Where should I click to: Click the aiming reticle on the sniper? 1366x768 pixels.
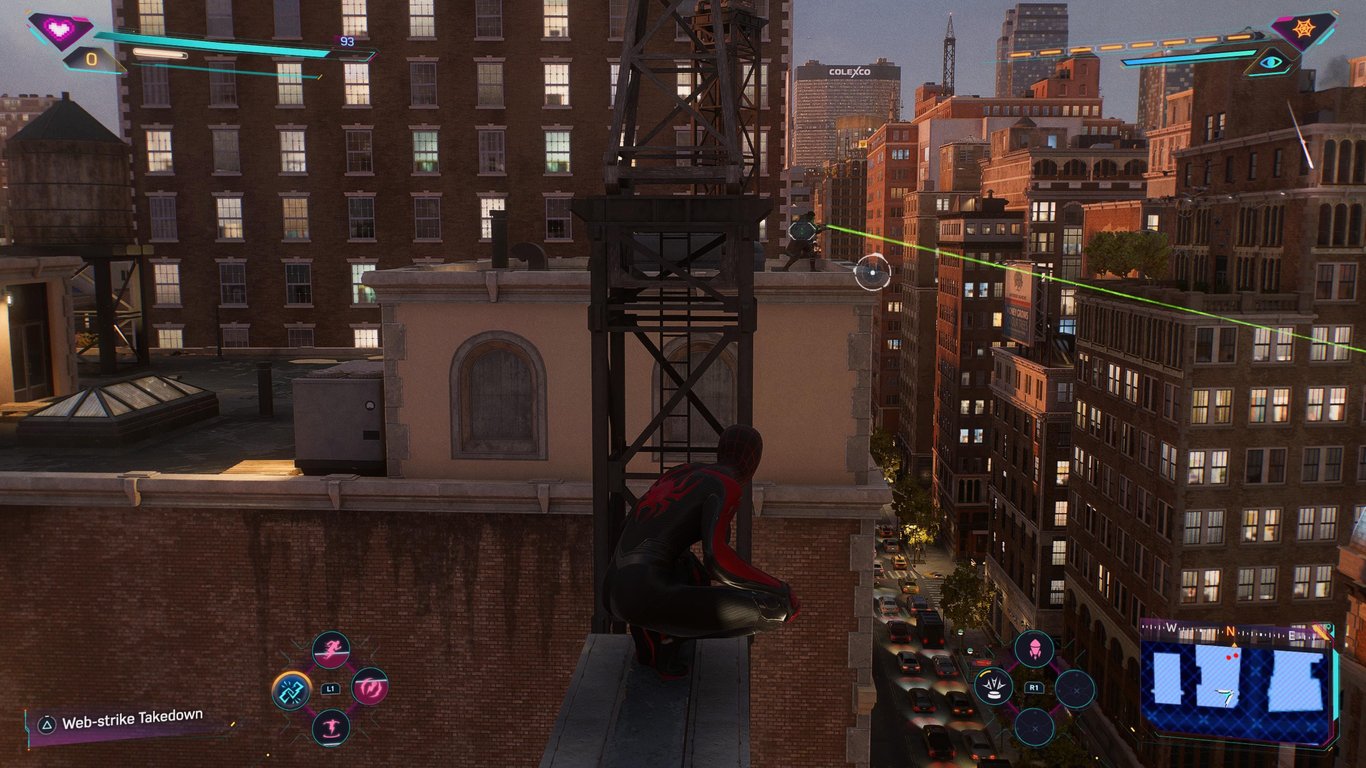[x=872, y=272]
